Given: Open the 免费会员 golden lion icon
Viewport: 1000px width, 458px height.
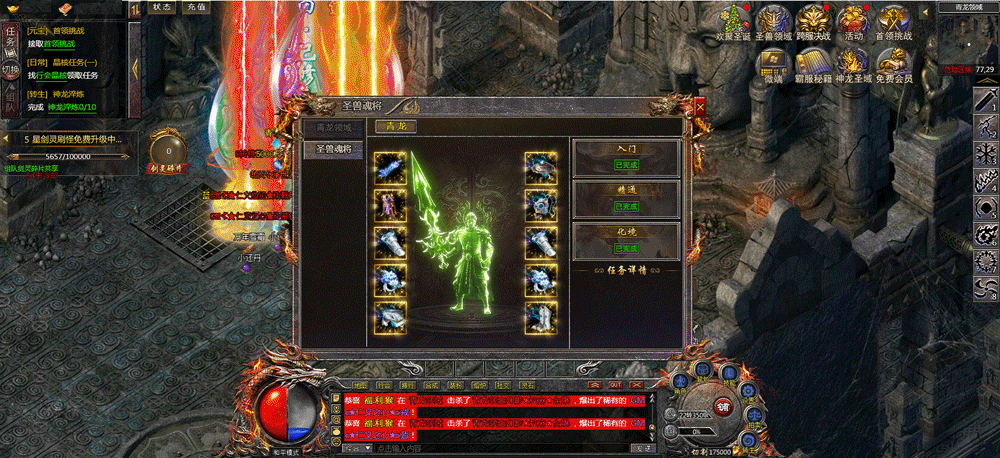Looking at the screenshot, I should [893, 62].
